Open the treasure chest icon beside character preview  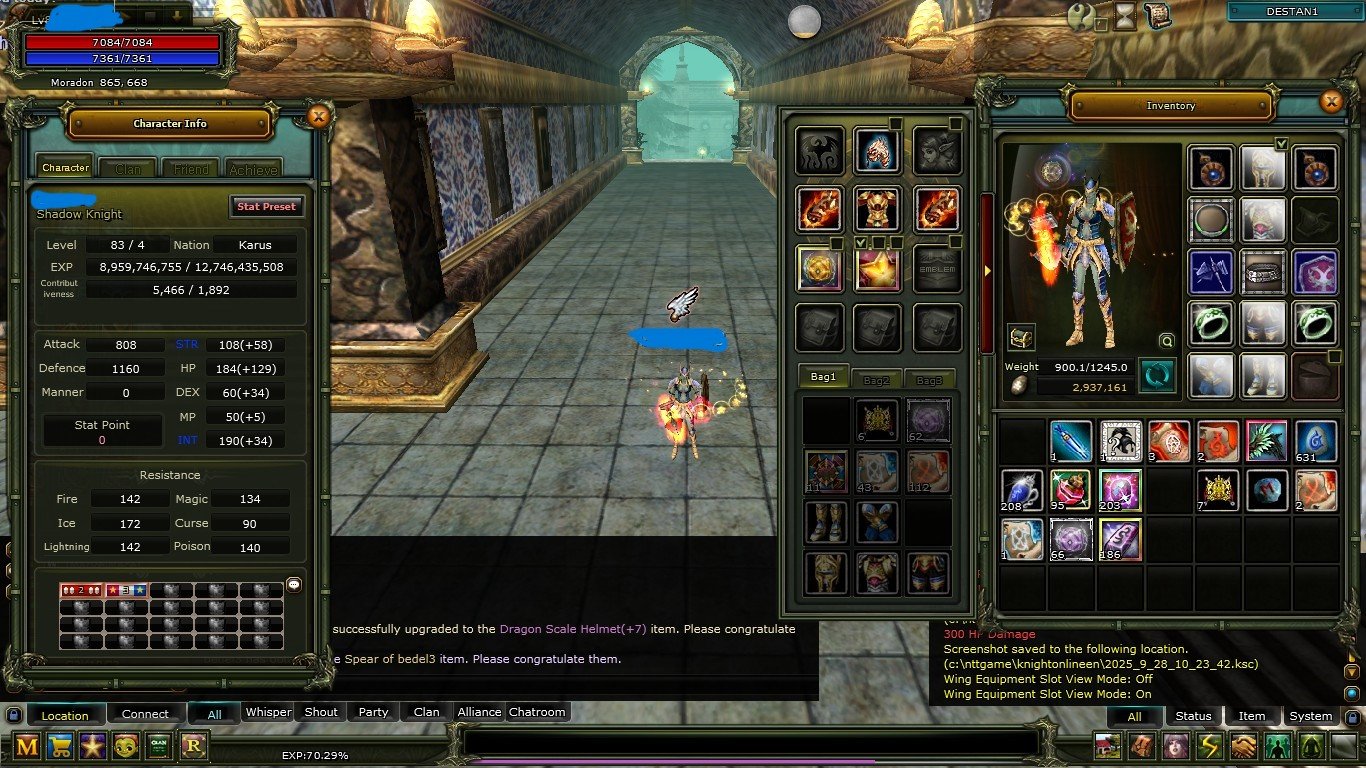[1021, 336]
